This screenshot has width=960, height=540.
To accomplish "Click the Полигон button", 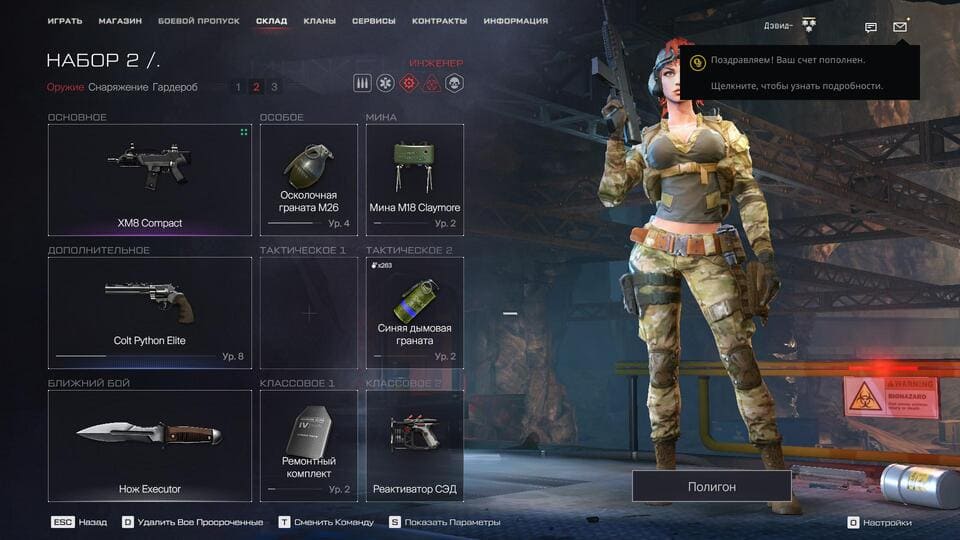I will [711, 486].
